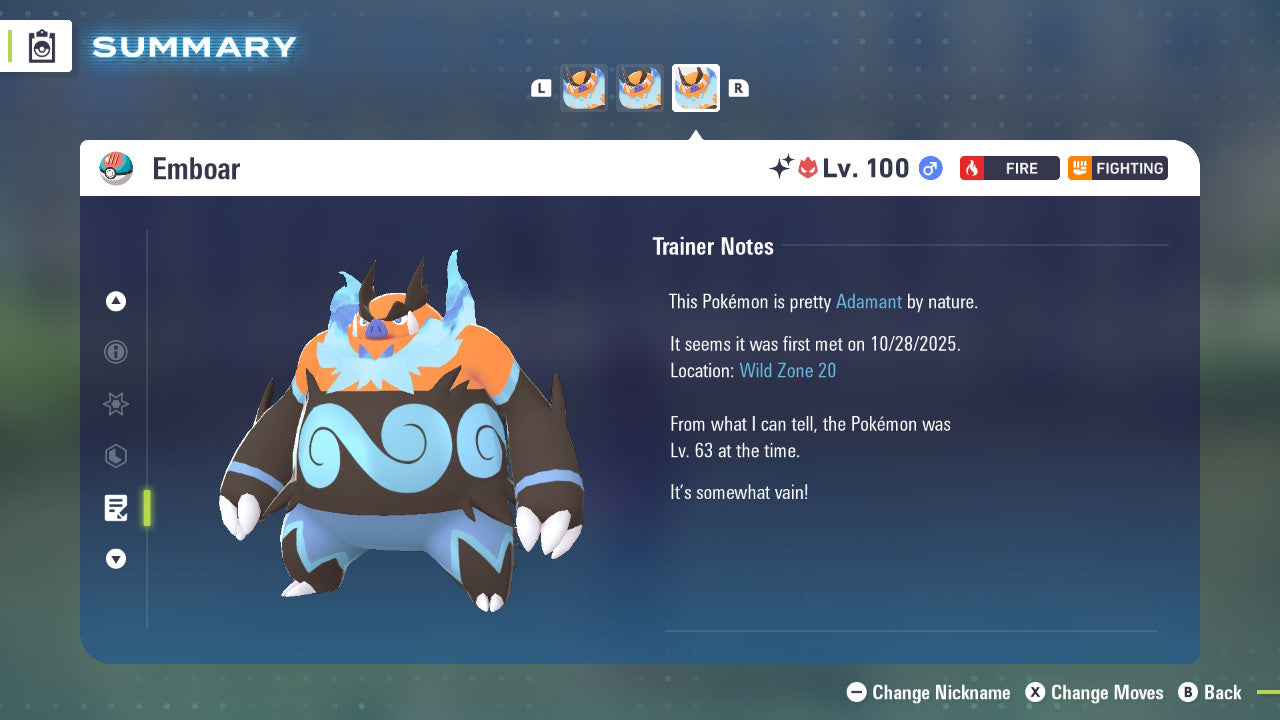Click the hexagon stats page icon
The height and width of the screenshot is (720, 1280).
pos(116,456)
